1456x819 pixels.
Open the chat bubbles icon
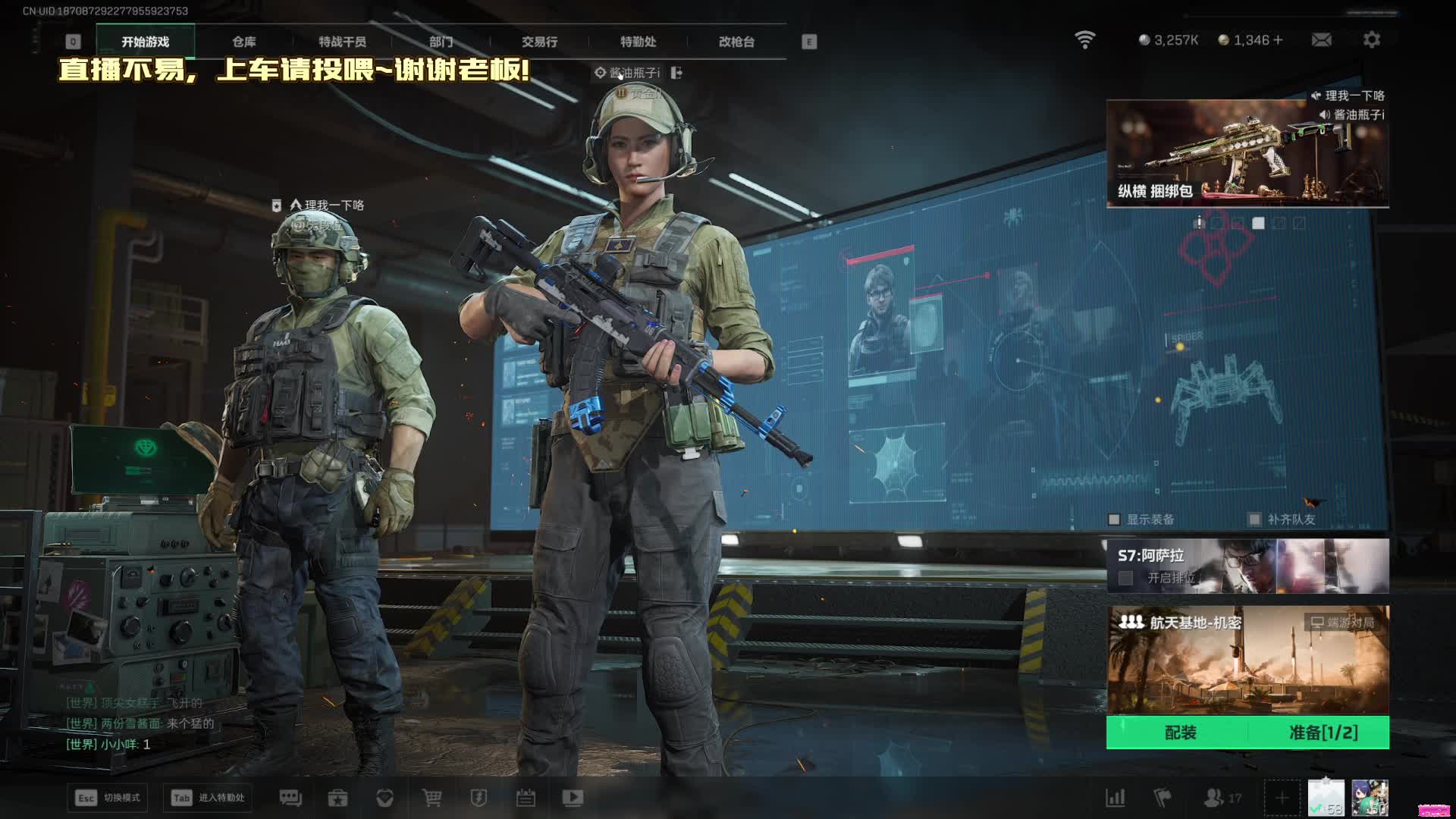[290, 798]
